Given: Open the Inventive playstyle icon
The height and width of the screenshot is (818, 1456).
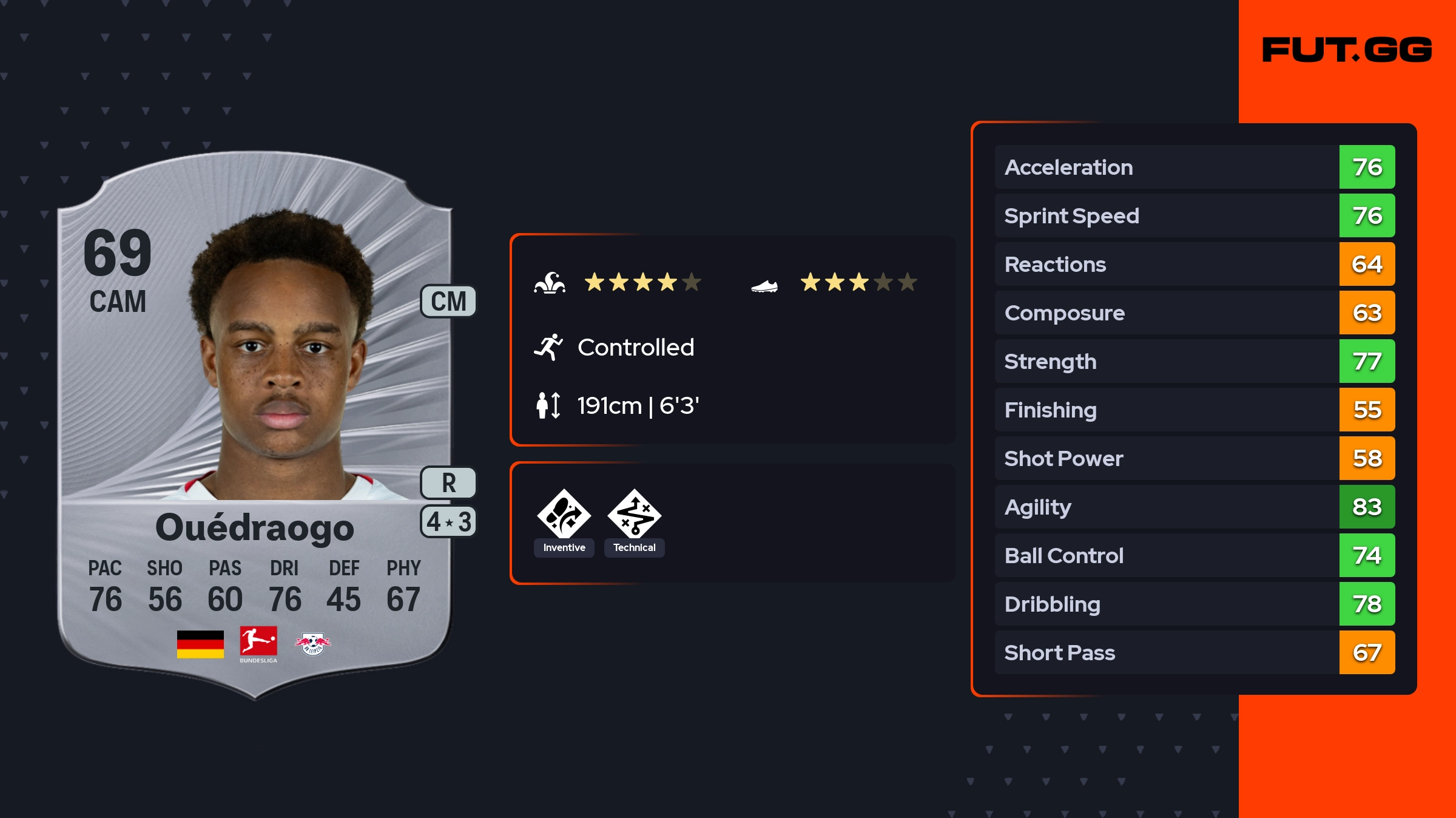Looking at the screenshot, I should pos(564,515).
